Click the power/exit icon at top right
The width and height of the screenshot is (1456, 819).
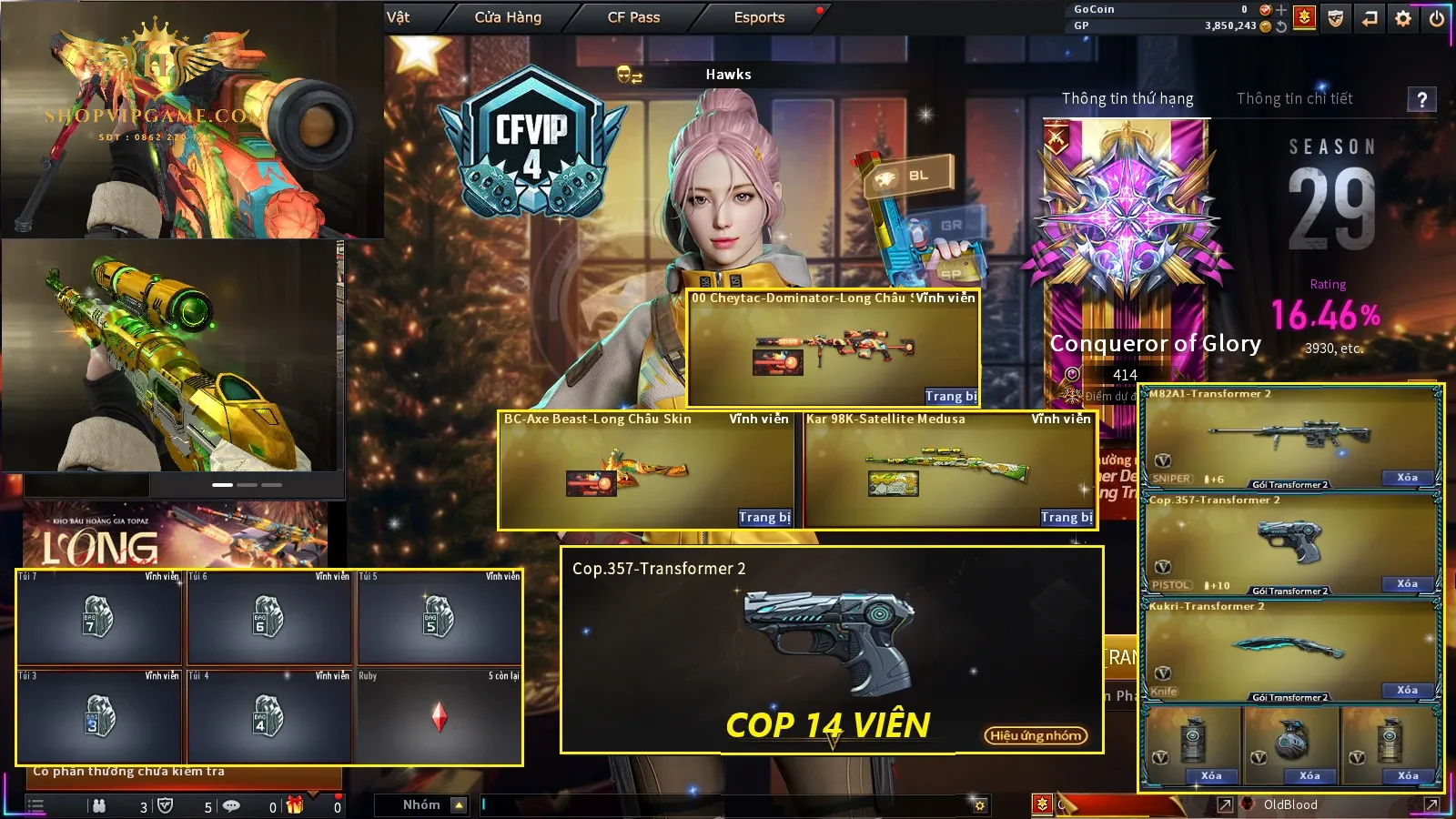point(1435,17)
